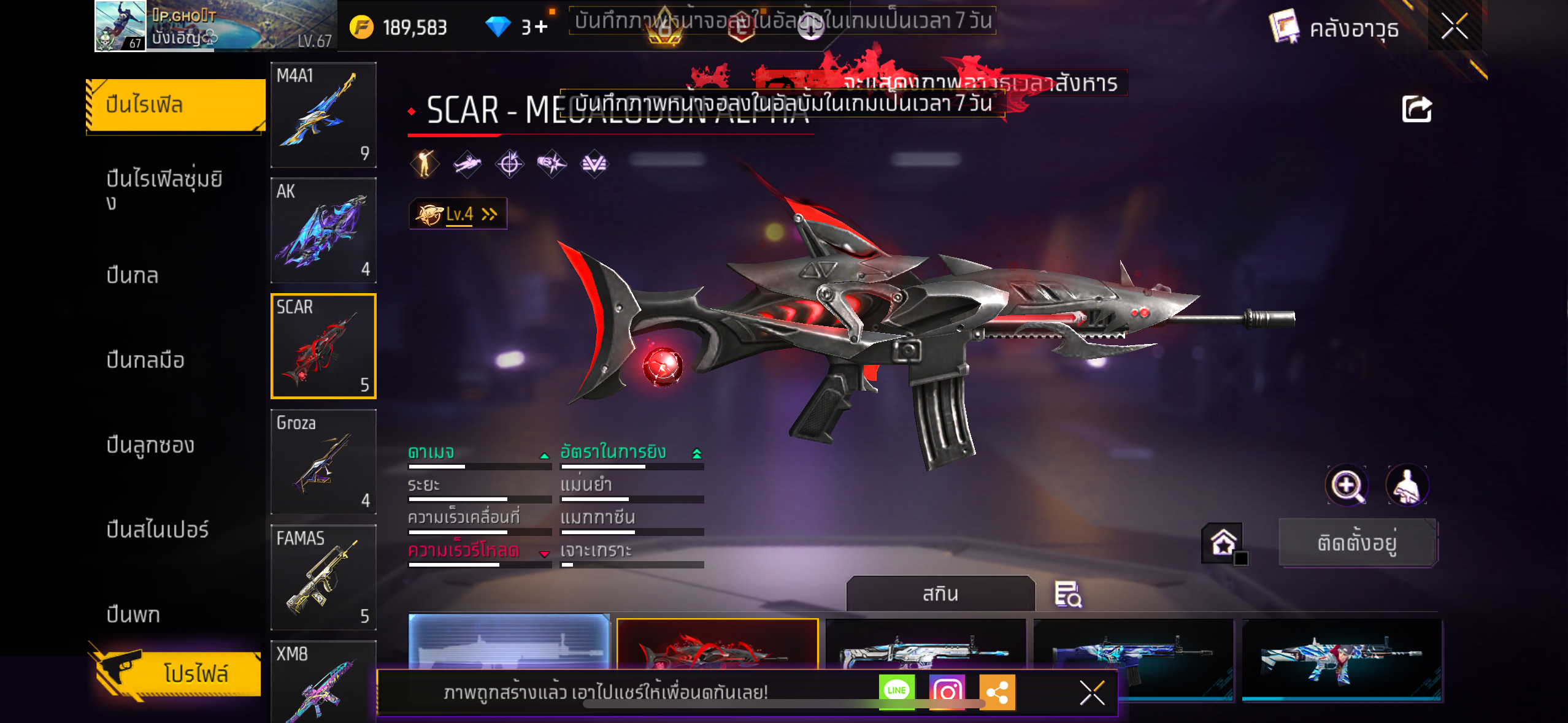Close the weapon armory screen
Viewport: 1568px width, 723px height.
pos(1454,26)
